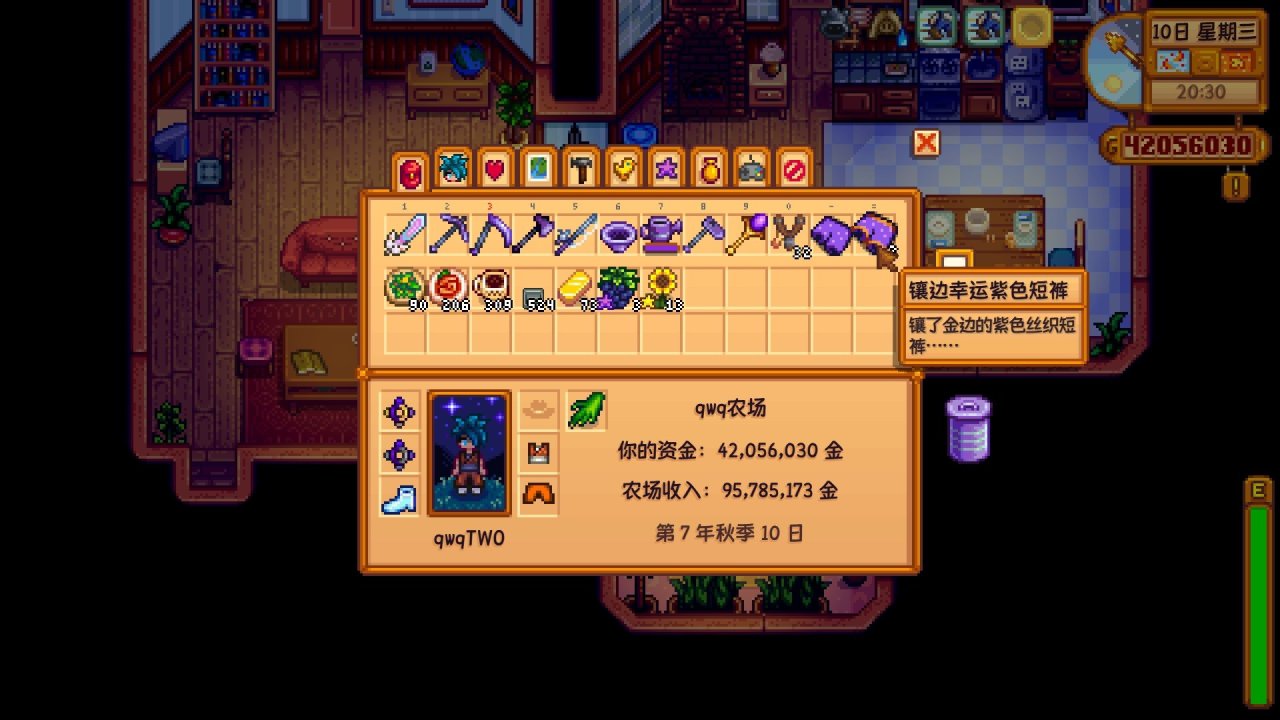
Task: Open the special powers tab with gold pouch
Action: tap(707, 170)
